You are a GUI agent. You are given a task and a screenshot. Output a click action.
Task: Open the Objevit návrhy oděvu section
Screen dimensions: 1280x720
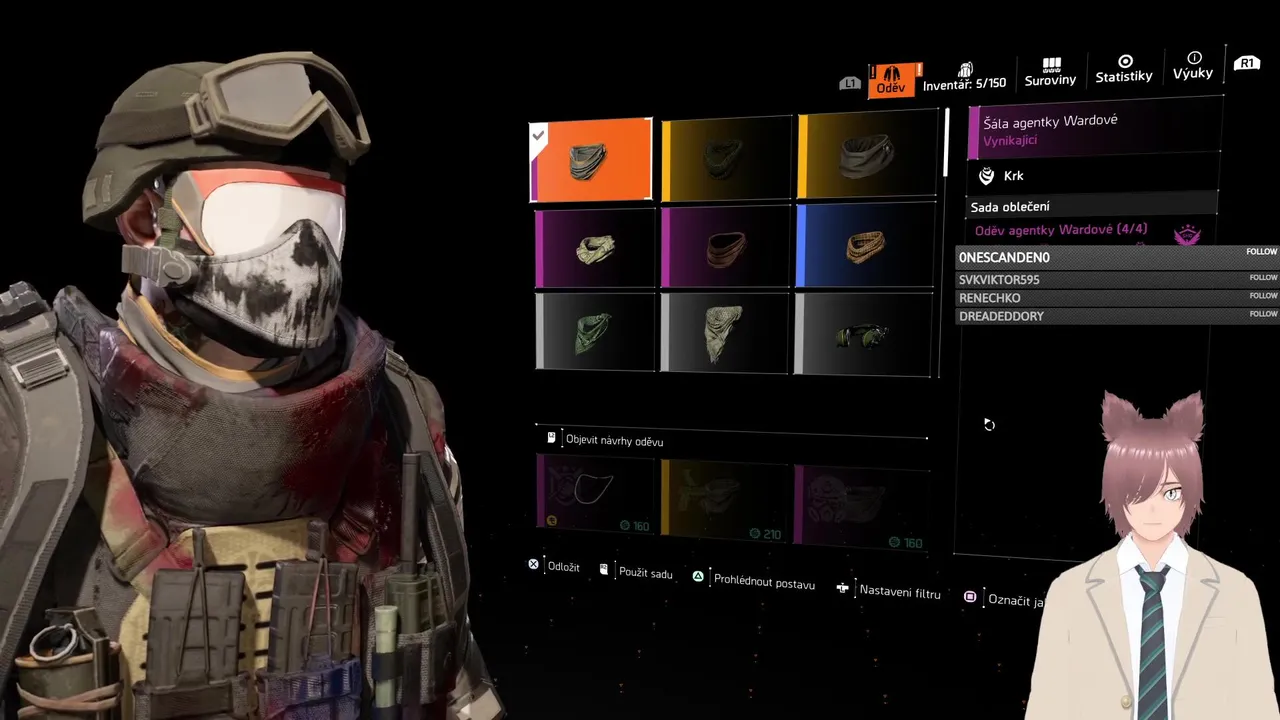614,440
